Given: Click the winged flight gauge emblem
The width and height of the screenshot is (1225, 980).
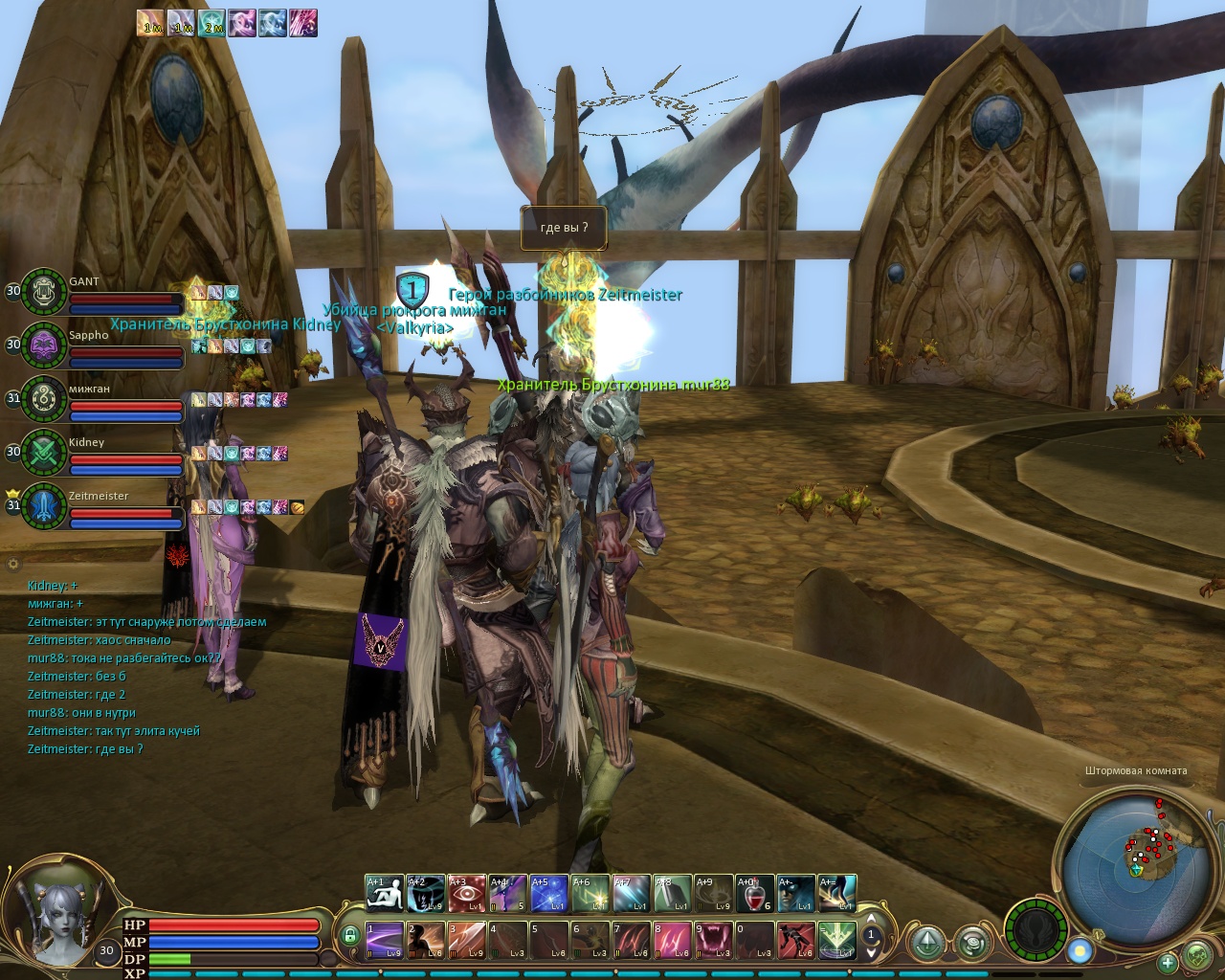Looking at the screenshot, I should (x=1036, y=929).
